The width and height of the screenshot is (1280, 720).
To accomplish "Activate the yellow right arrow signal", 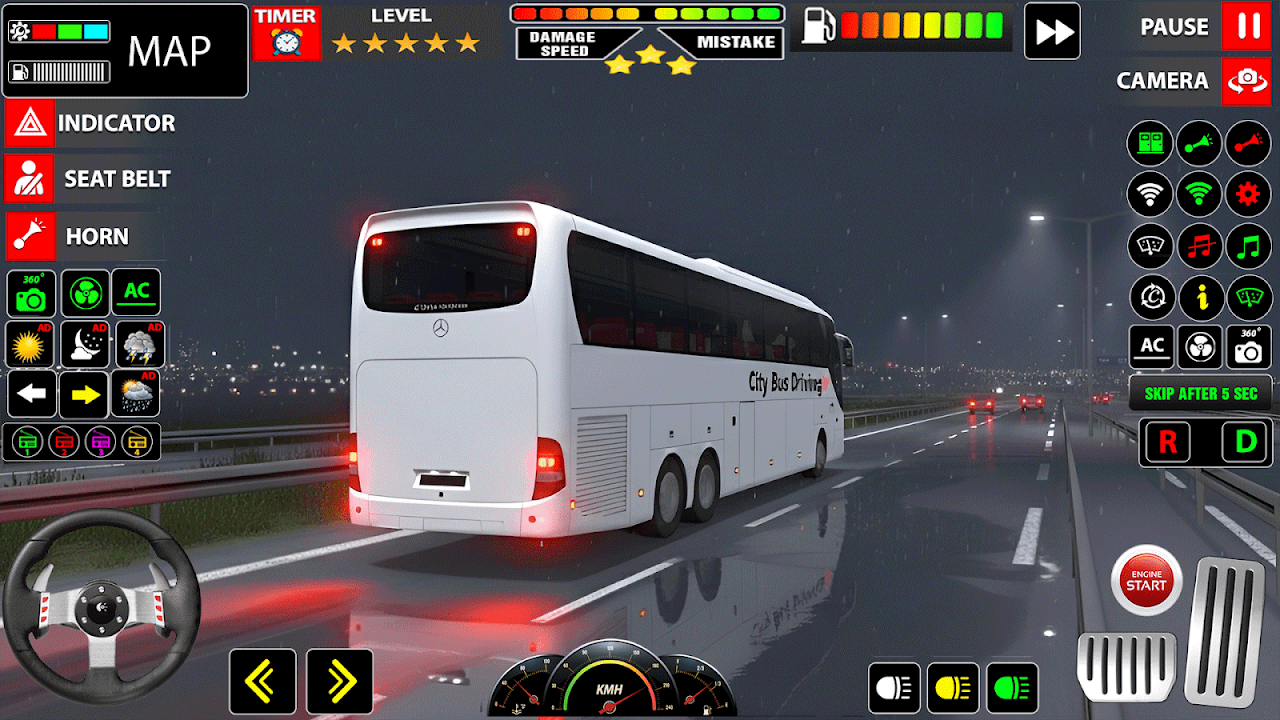I will [x=84, y=395].
